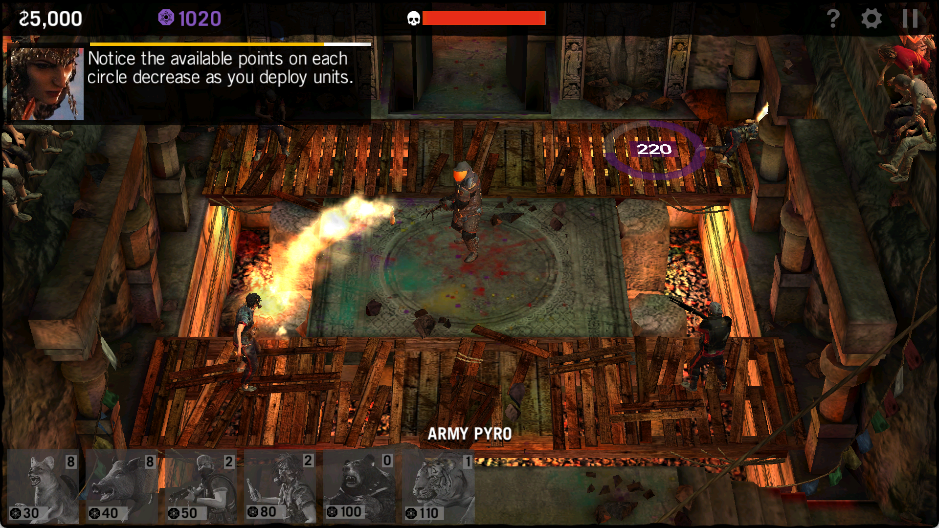Viewport: 939px width, 528px height.
Task: Pause the game
Action: point(910,18)
